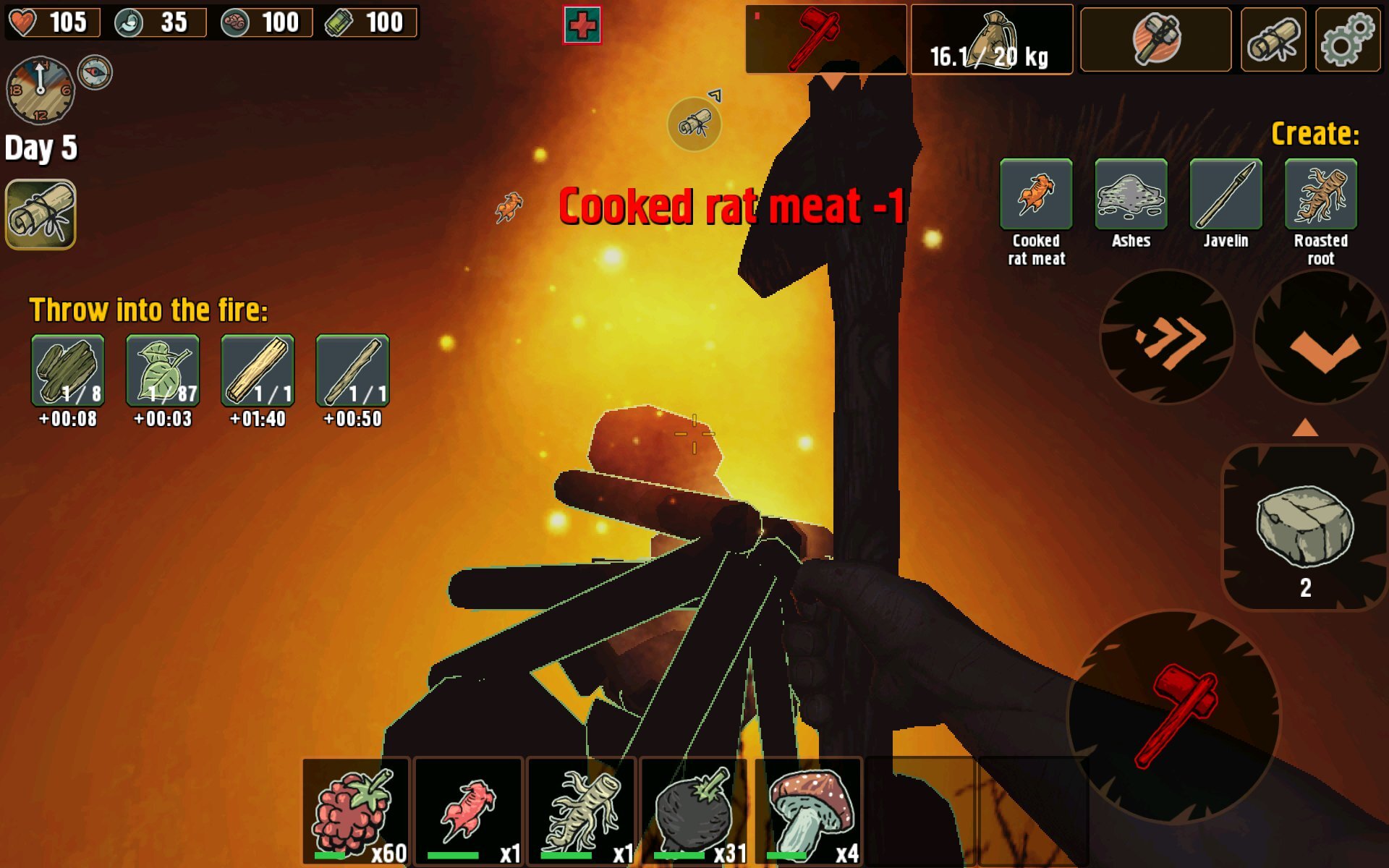Tap the red axe attack button
Screen dimensions: 1389x868
[x=1173, y=716]
